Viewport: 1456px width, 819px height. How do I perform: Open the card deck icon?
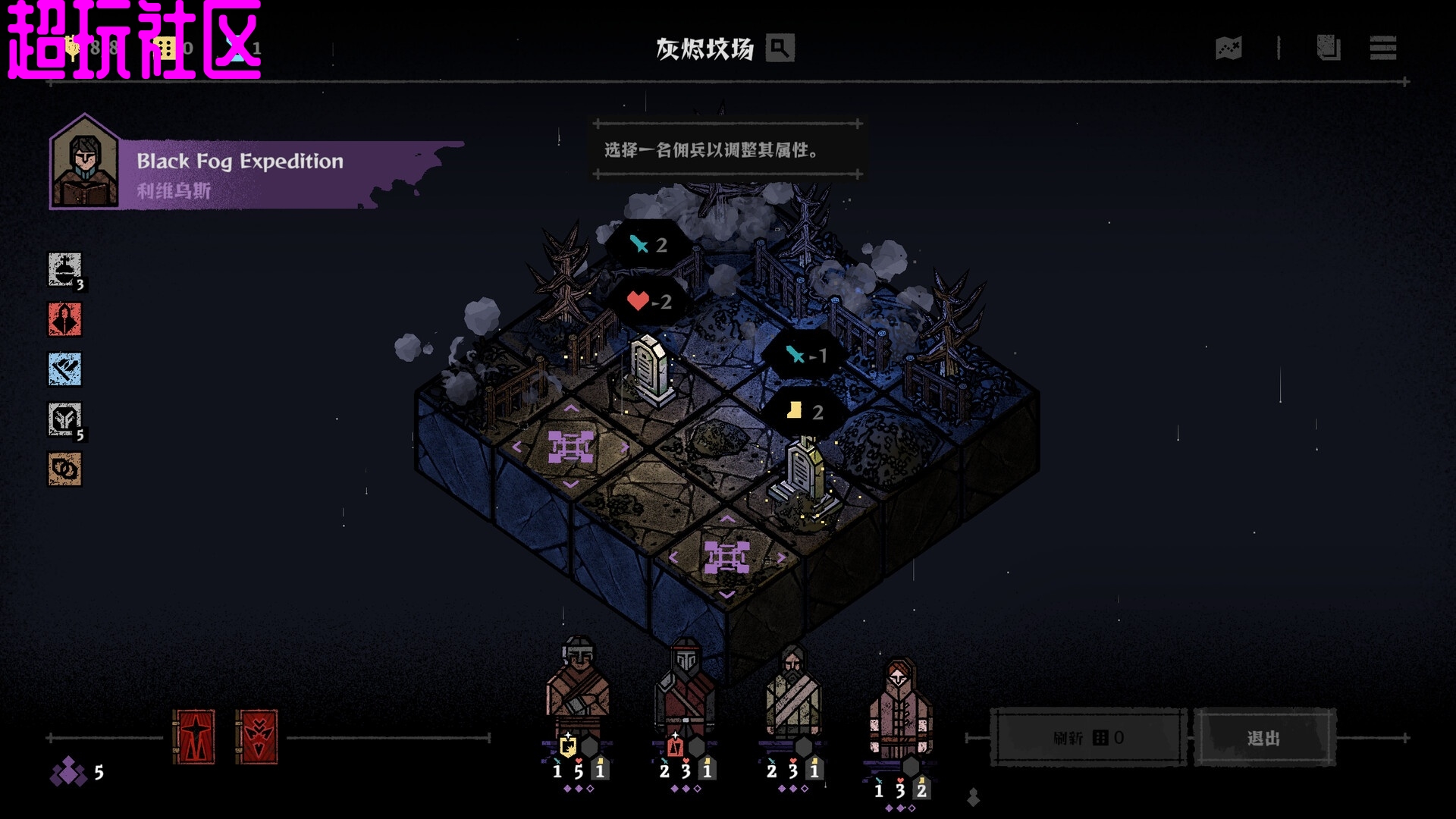pos(1328,49)
